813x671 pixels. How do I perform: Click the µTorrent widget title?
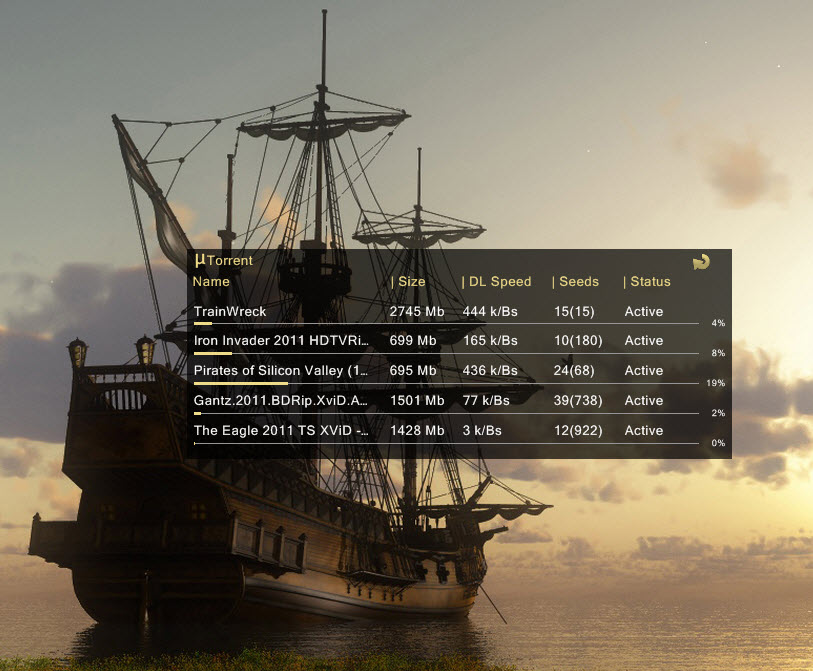224,260
